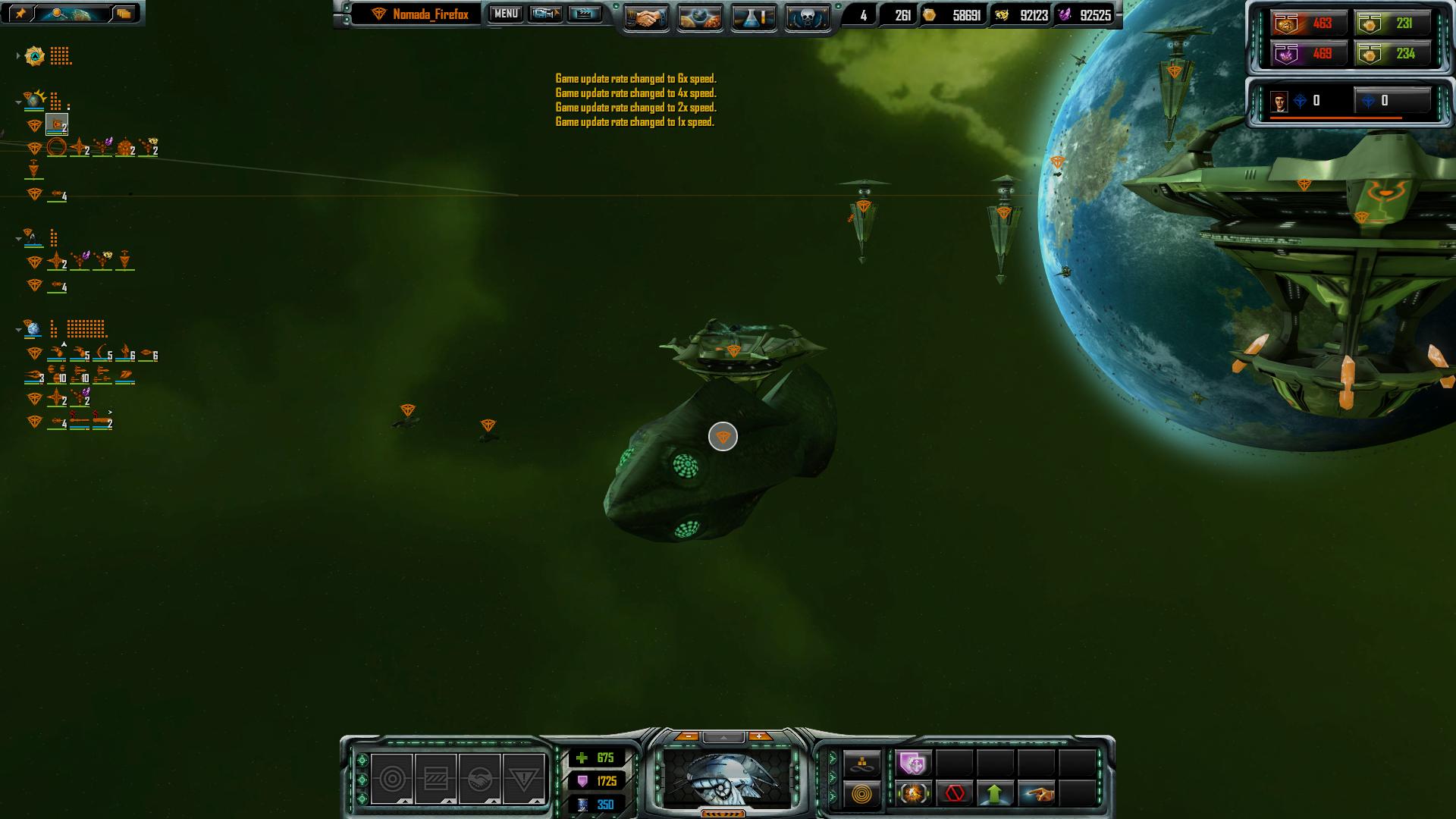The height and width of the screenshot is (819, 1456).
Task: Select the highlighted ship group in tree
Action: 57,125
